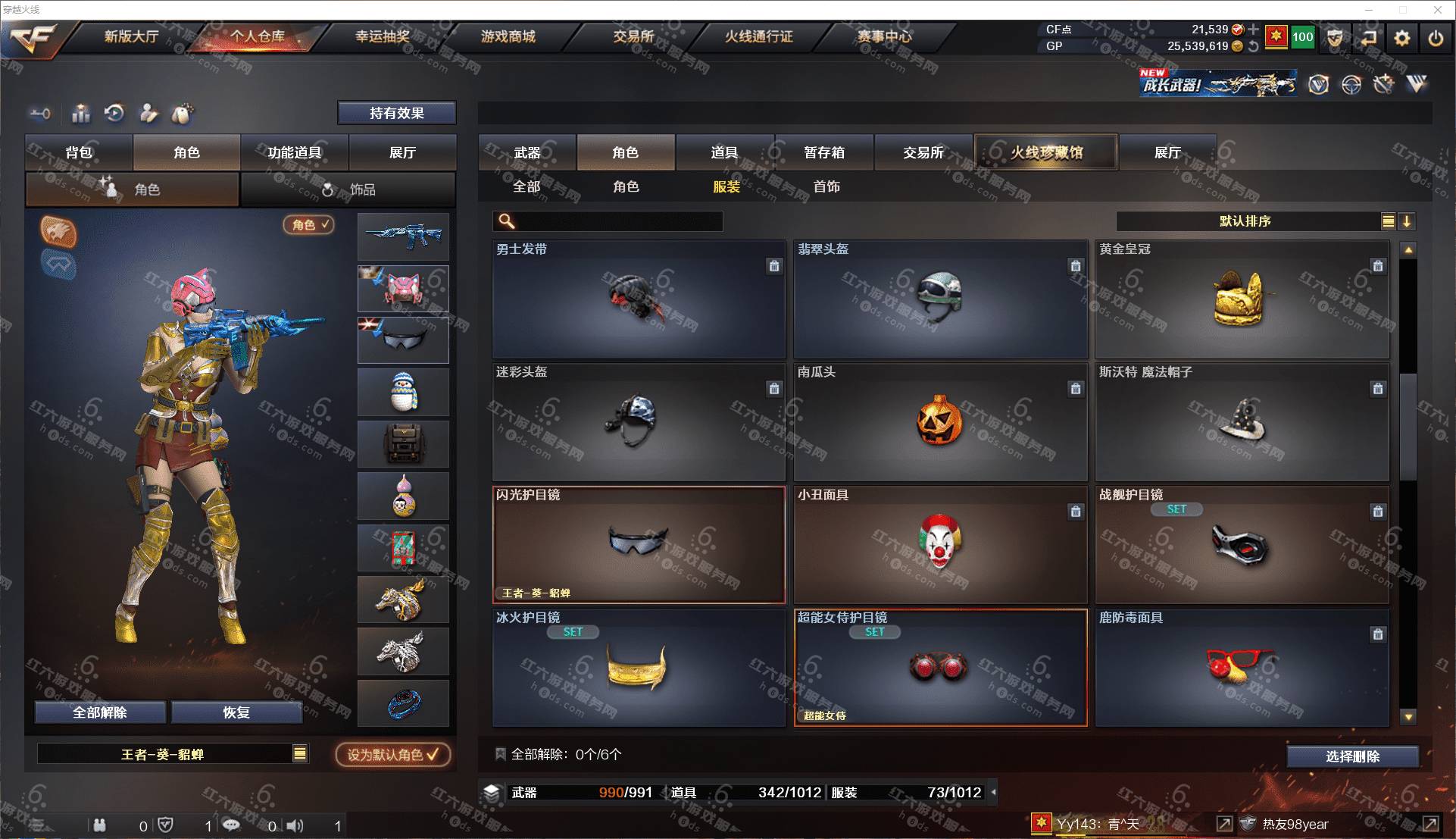Click the 选择删除 button

click(1352, 756)
